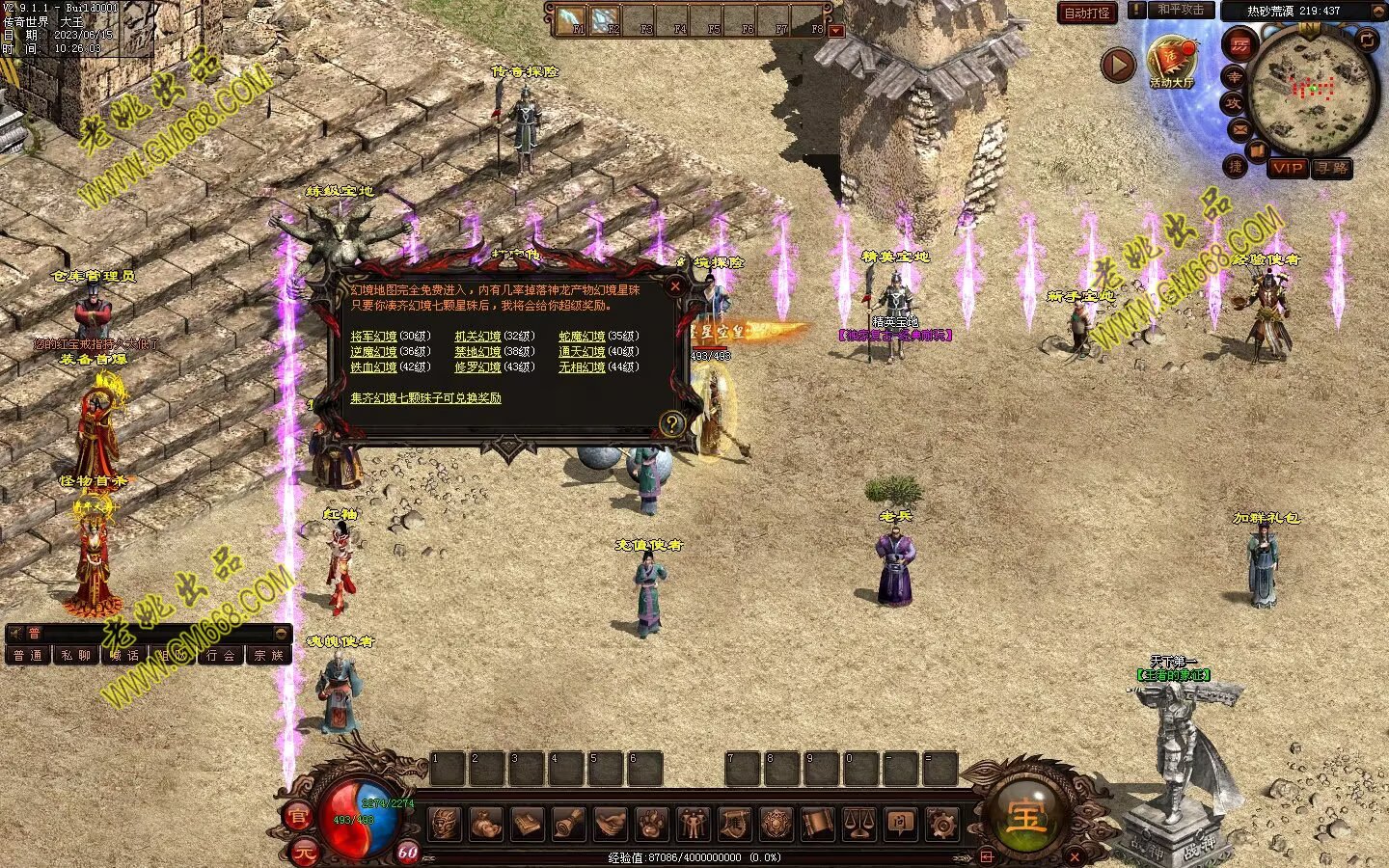Screen dimensions: 1389x868
Task: Select the 机关幻境 (32级) option
Action: click(477, 337)
